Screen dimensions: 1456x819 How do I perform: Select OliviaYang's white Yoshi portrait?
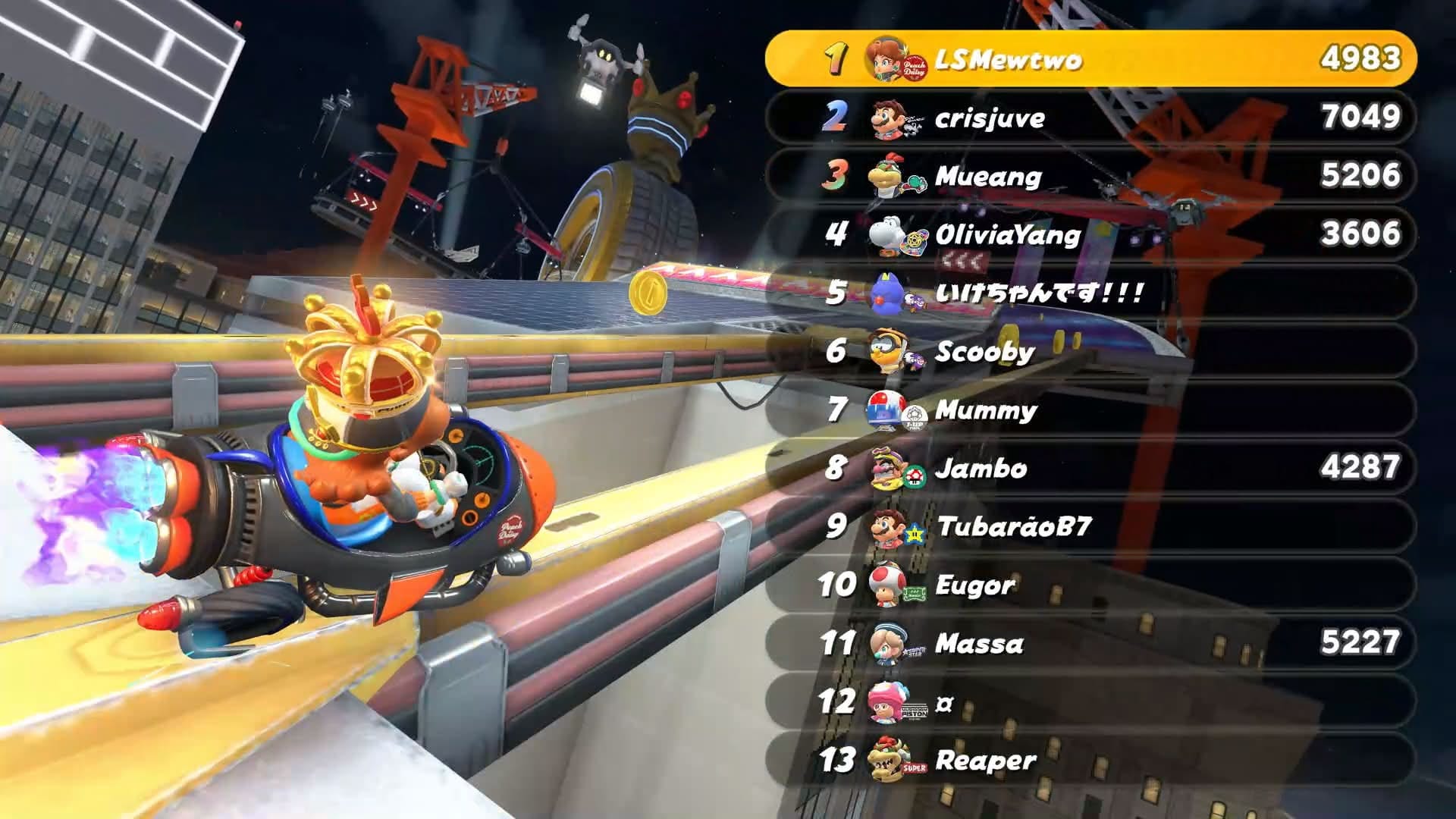tap(886, 234)
